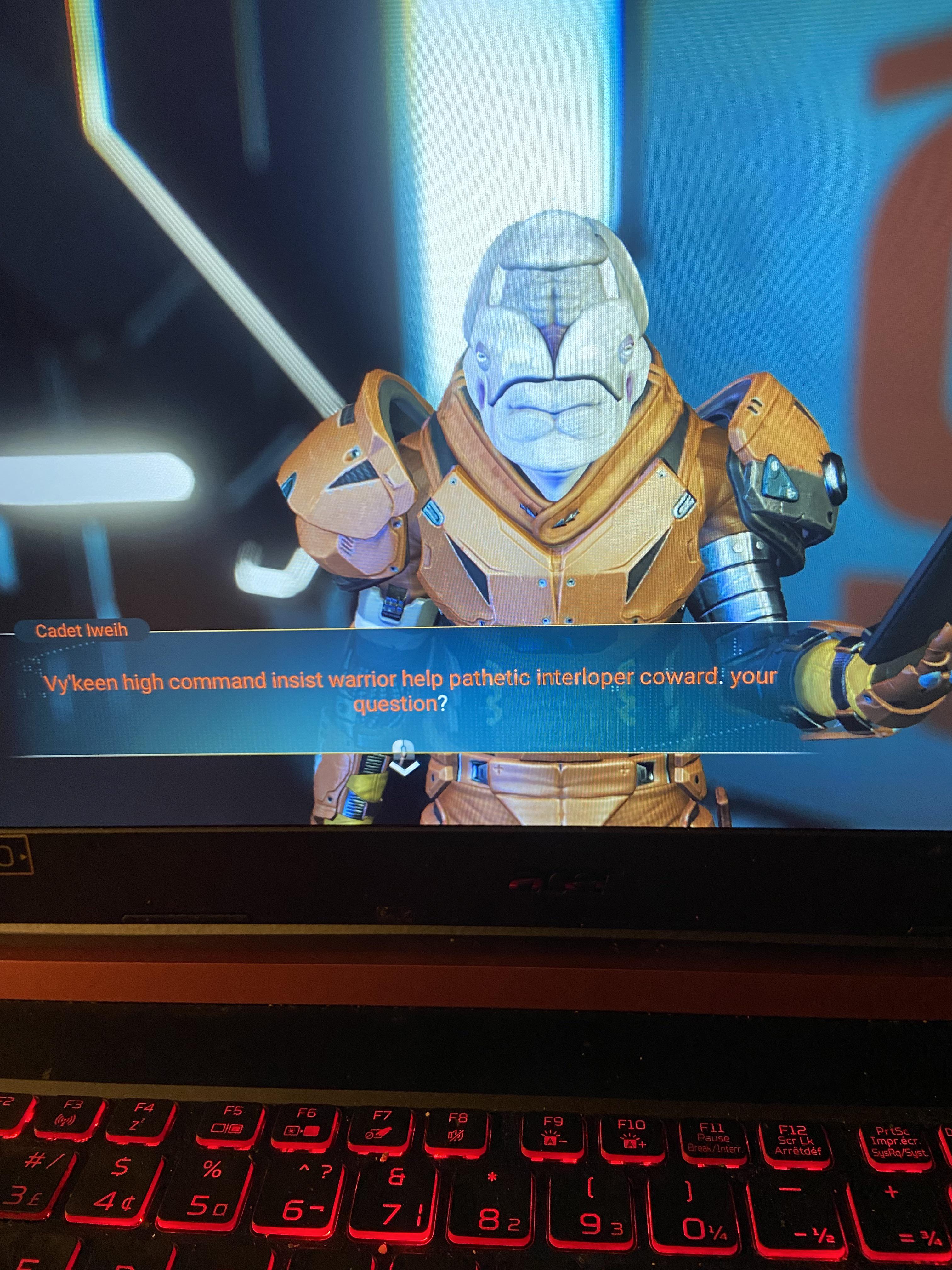Image resolution: width=952 pixels, height=1270 pixels.
Task: Click the white chevron beneath the mouse icon
Action: 404,769
